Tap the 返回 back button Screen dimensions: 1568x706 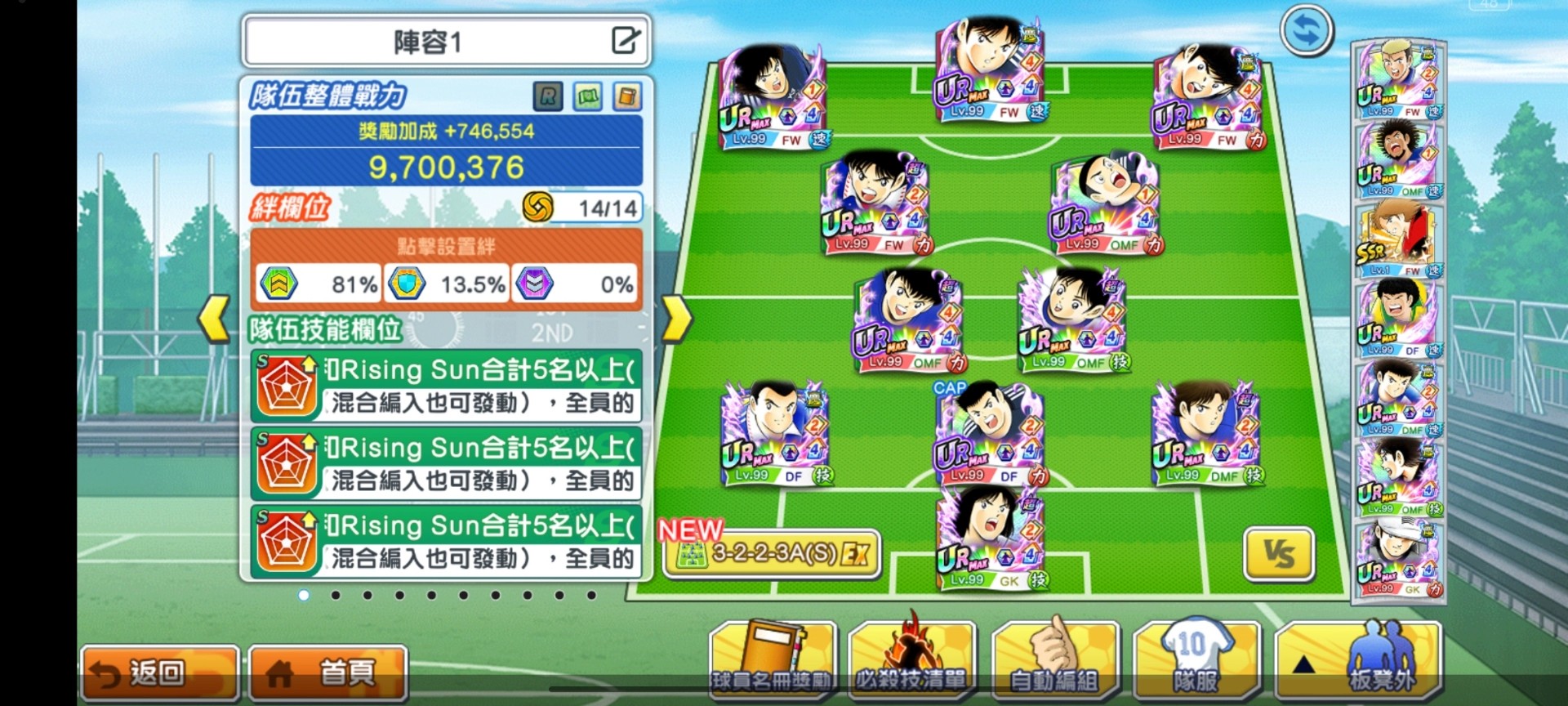pyautogui.click(x=160, y=672)
